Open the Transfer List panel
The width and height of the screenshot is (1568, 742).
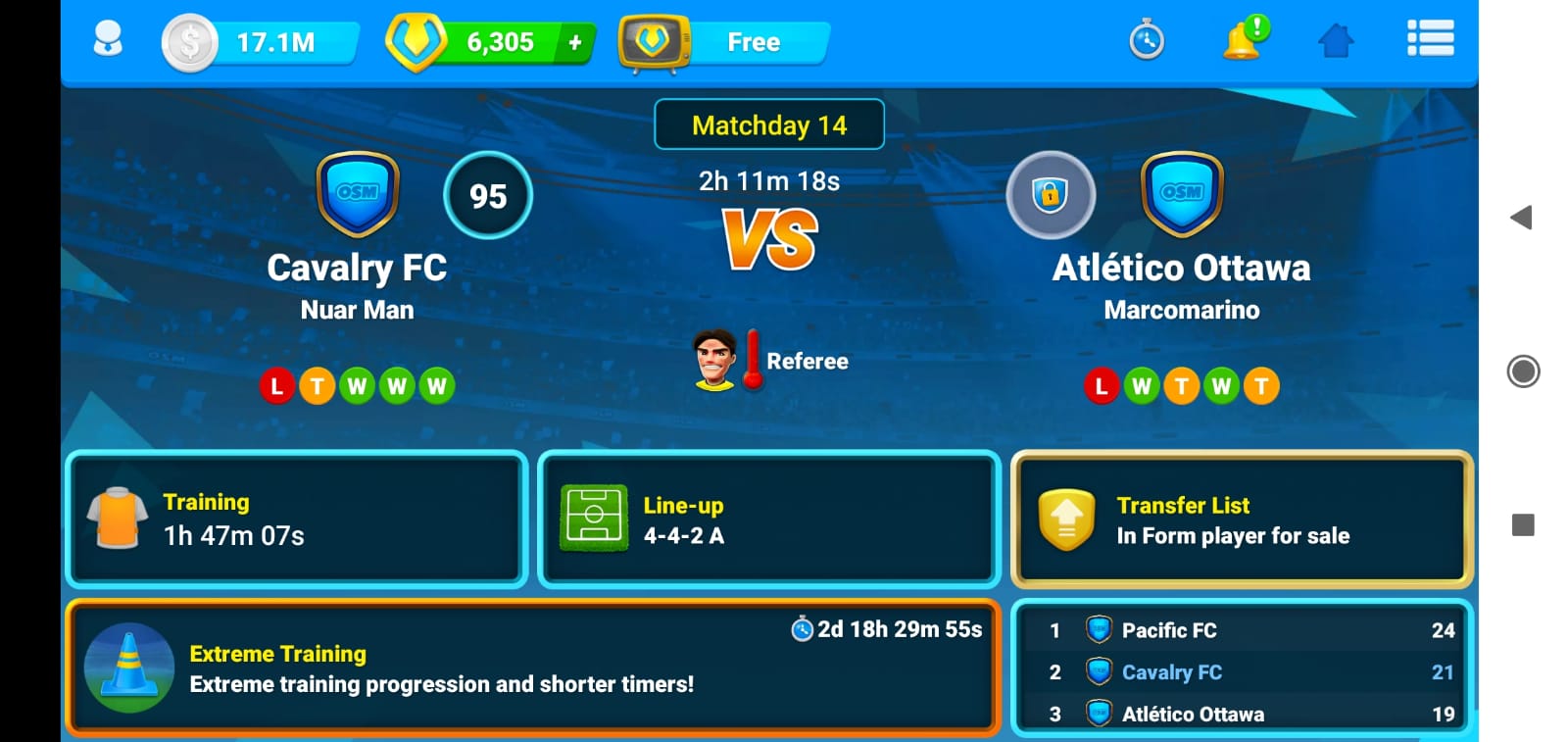click(1242, 519)
